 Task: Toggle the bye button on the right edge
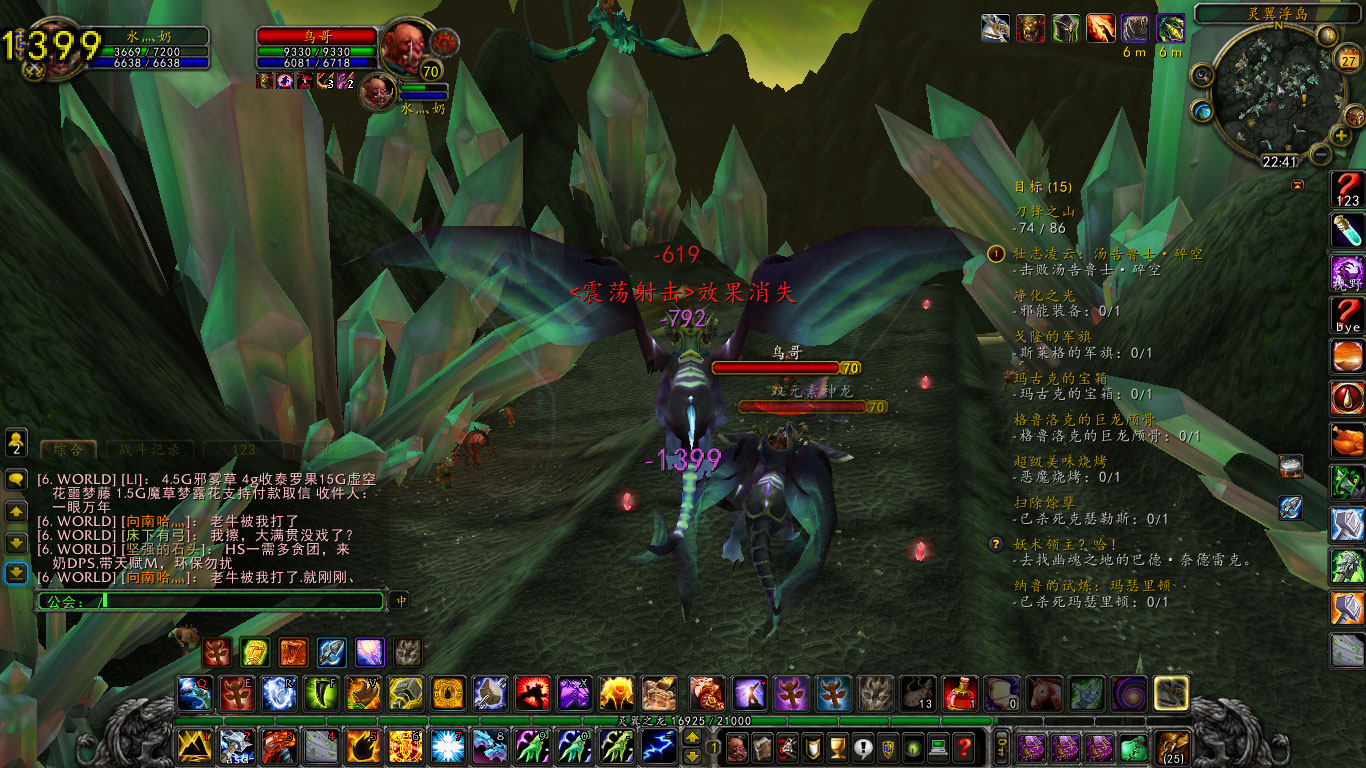click(x=1348, y=315)
